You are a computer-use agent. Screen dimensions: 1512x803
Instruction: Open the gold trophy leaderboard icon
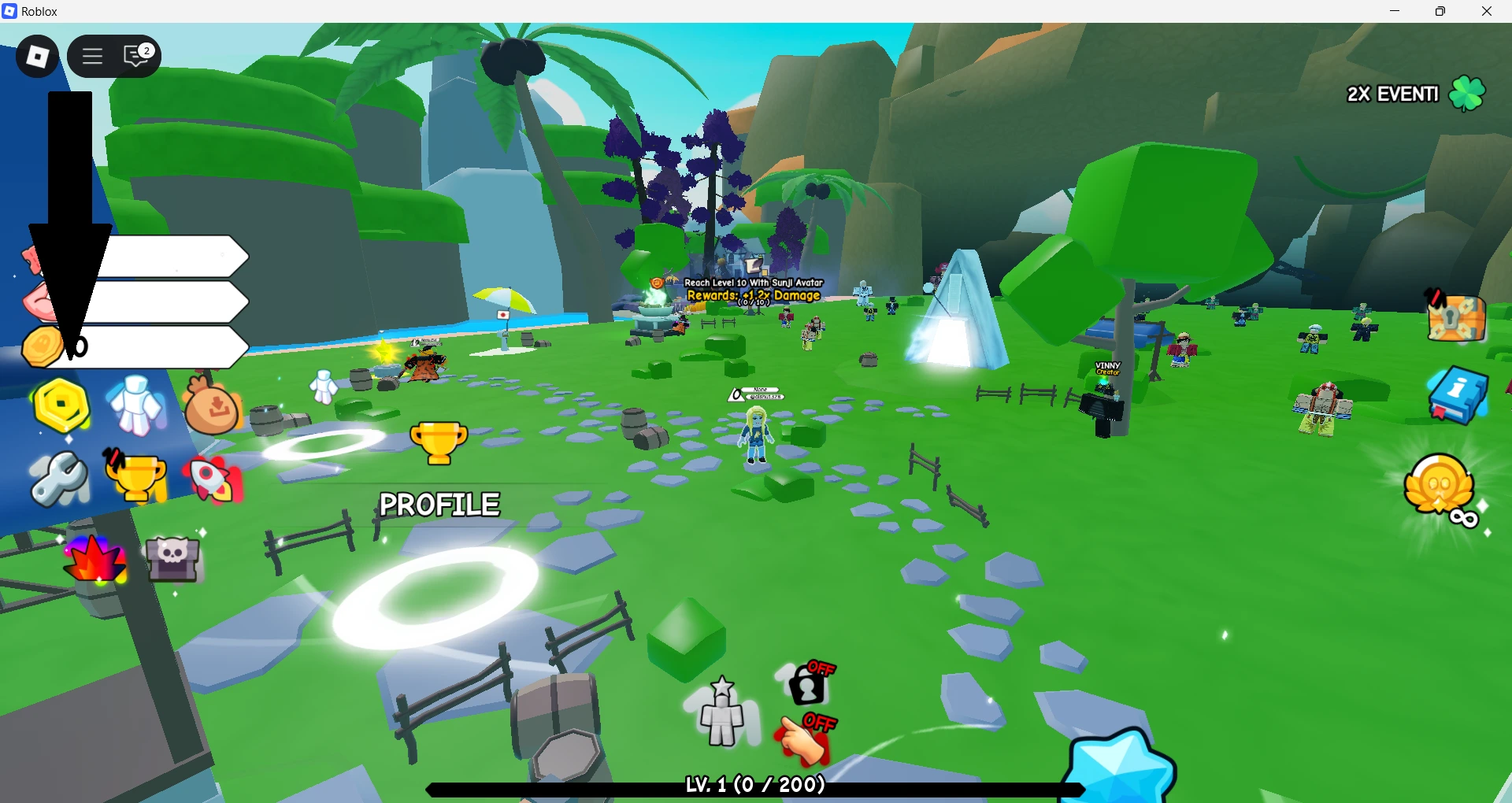point(136,478)
